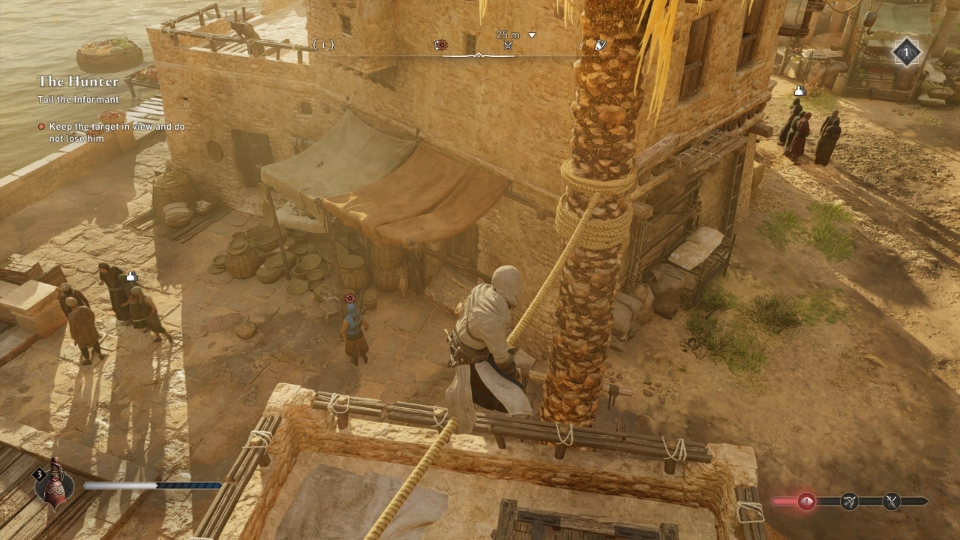The height and width of the screenshot is (540, 960).
Task: Open the diamond notification badge showing 1
Action: 906,52
